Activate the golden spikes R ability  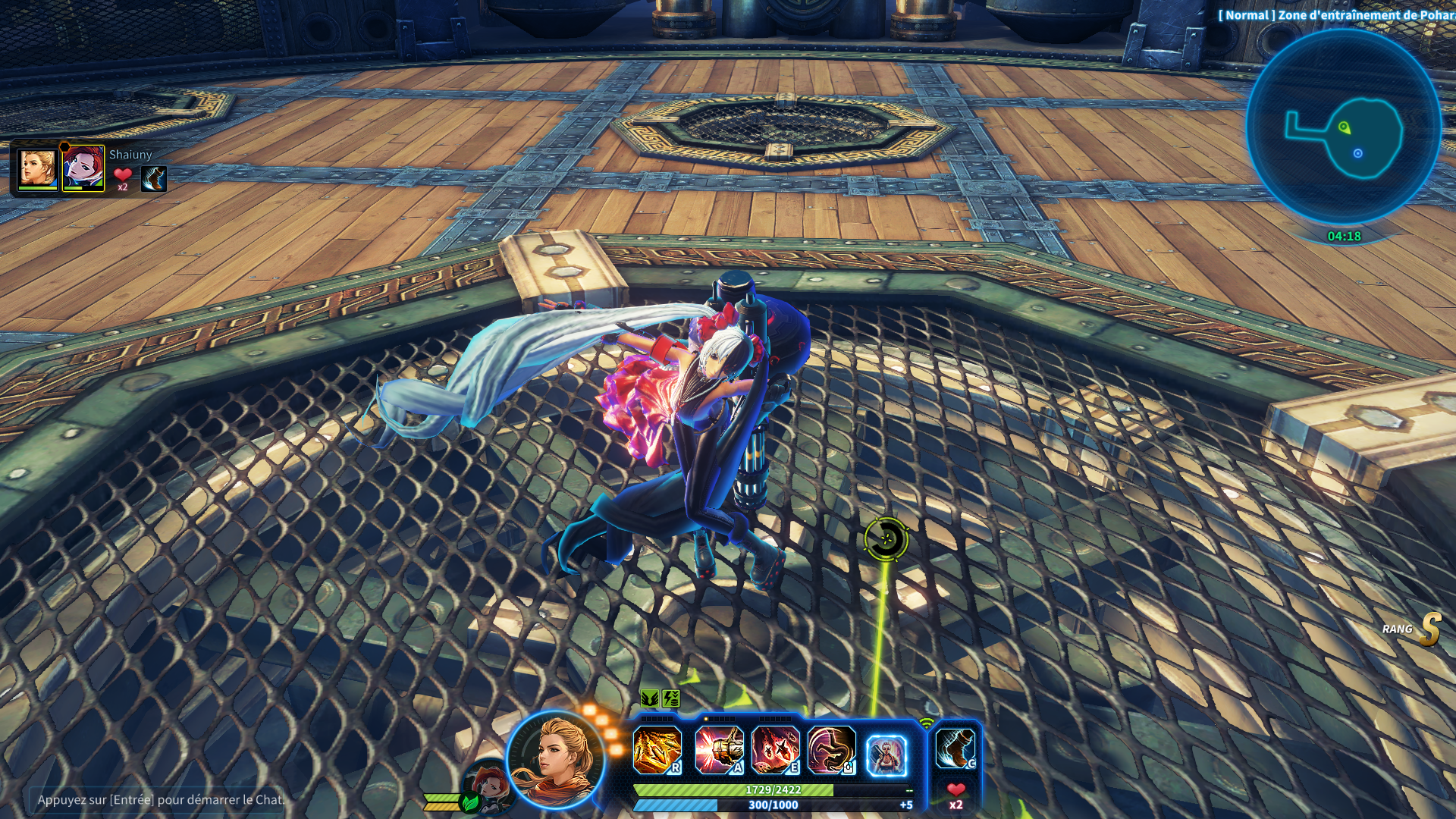pyautogui.click(x=657, y=749)
